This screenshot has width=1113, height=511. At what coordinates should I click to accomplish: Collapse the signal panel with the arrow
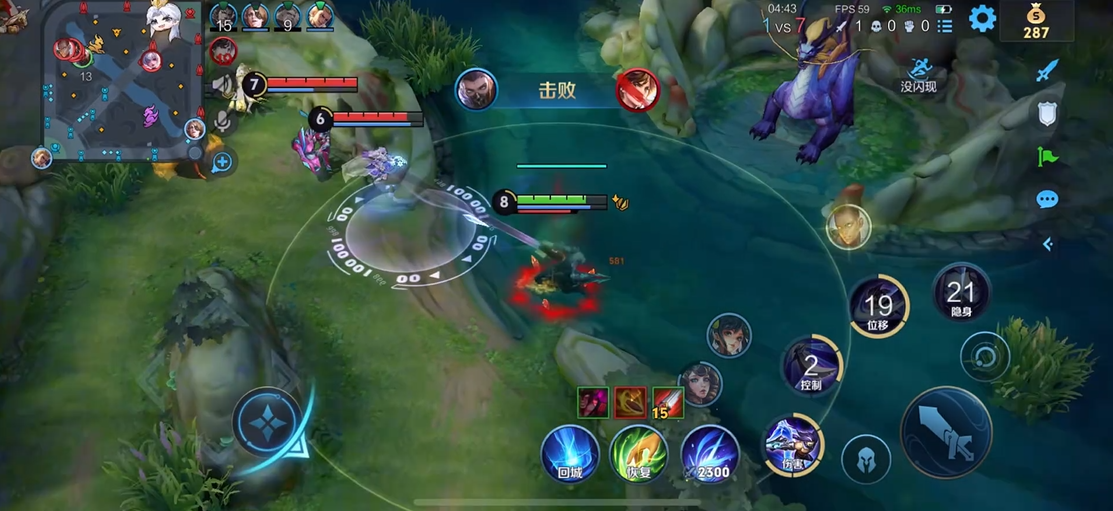point(1047,244)
